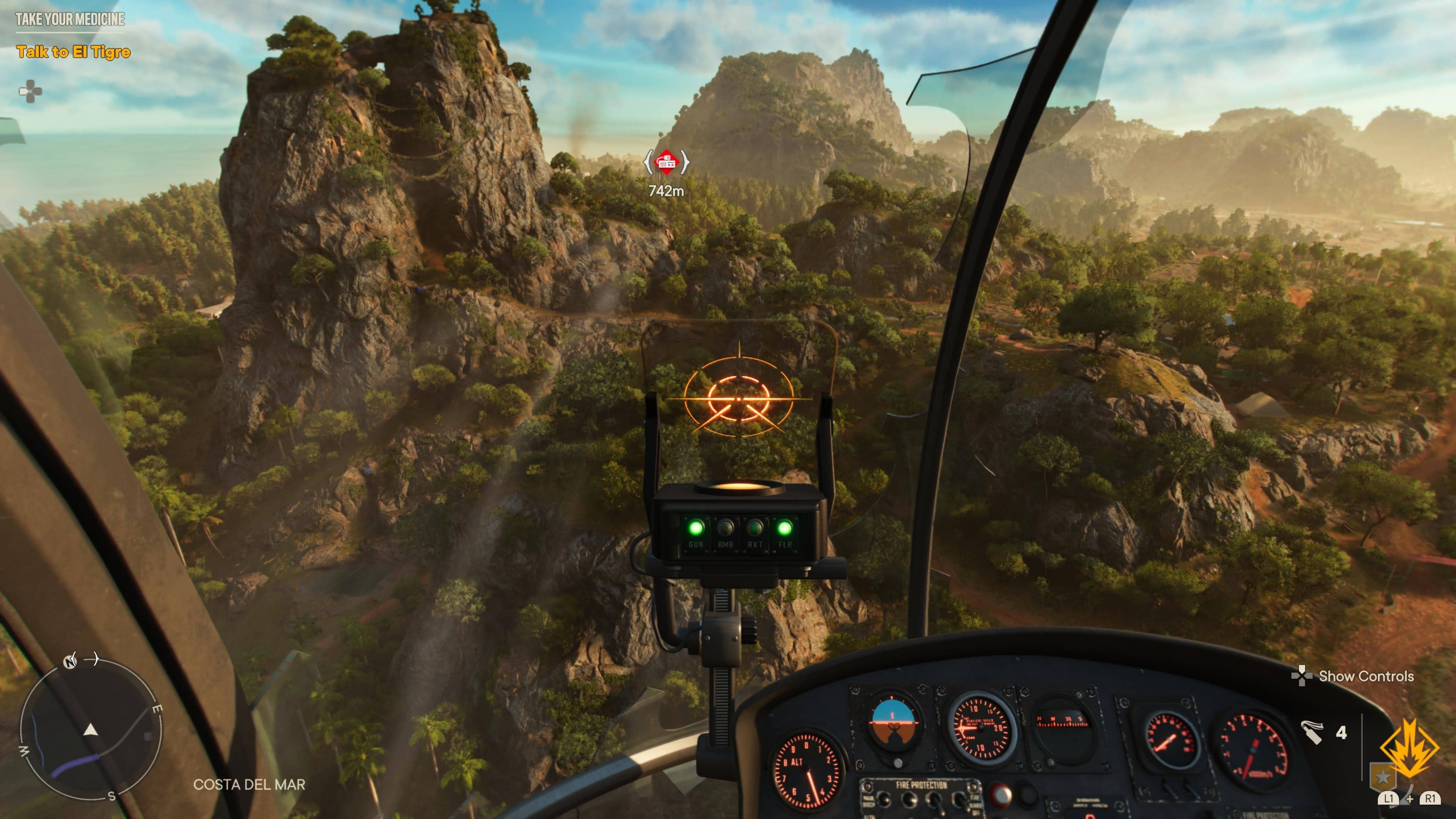Image resolution: width=1456 pixels, height=819 pixels.
Task: Select the Talk to El Tigre objective
Action: (74, 52)
